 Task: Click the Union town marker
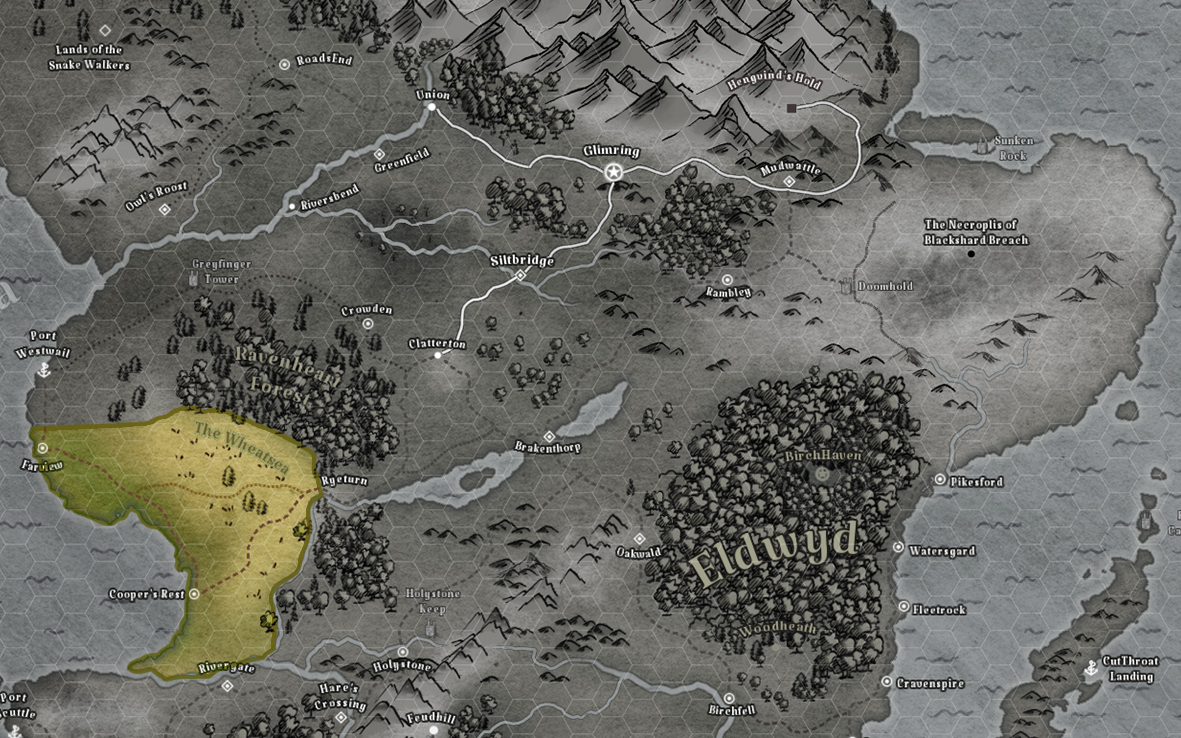(x=432, y=107)
